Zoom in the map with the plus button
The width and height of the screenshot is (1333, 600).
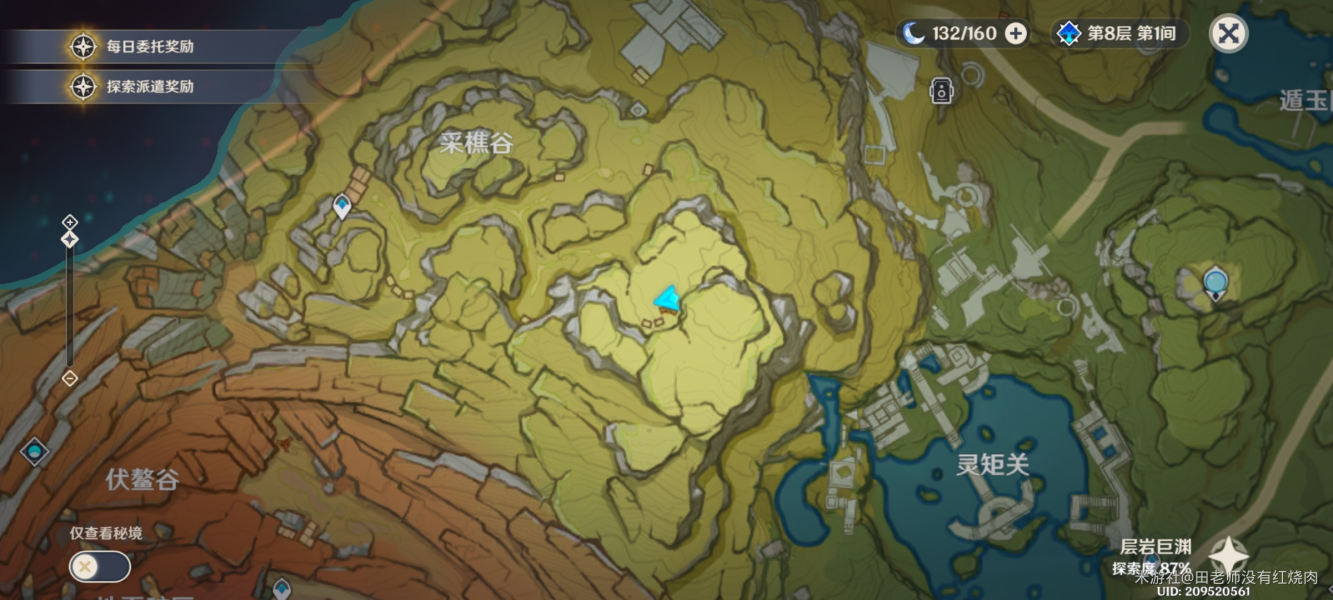pyautogui.click(x=70, y=221)
